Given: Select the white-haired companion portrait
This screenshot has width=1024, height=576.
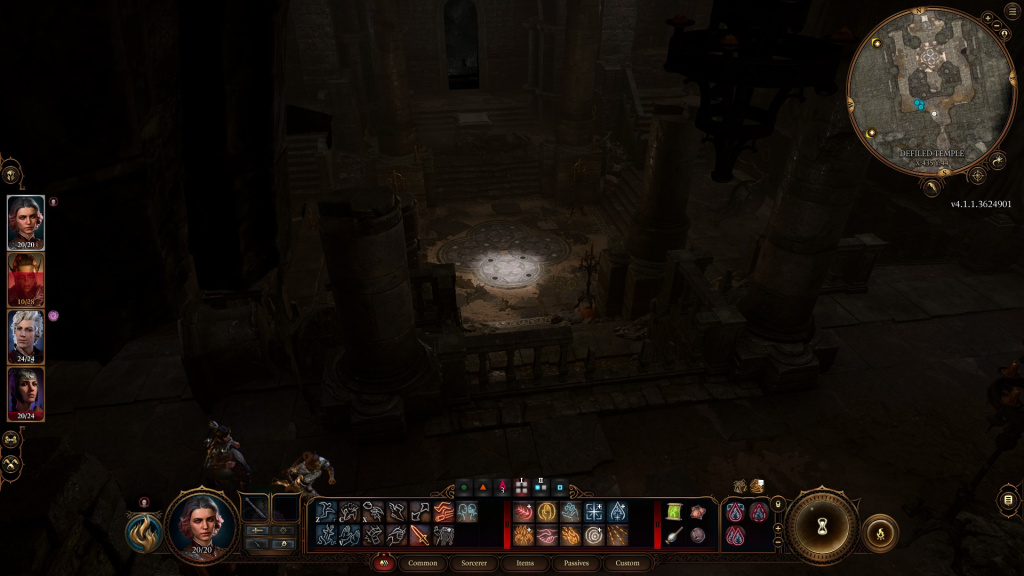Looking at the screenshot, I should 26,336.
